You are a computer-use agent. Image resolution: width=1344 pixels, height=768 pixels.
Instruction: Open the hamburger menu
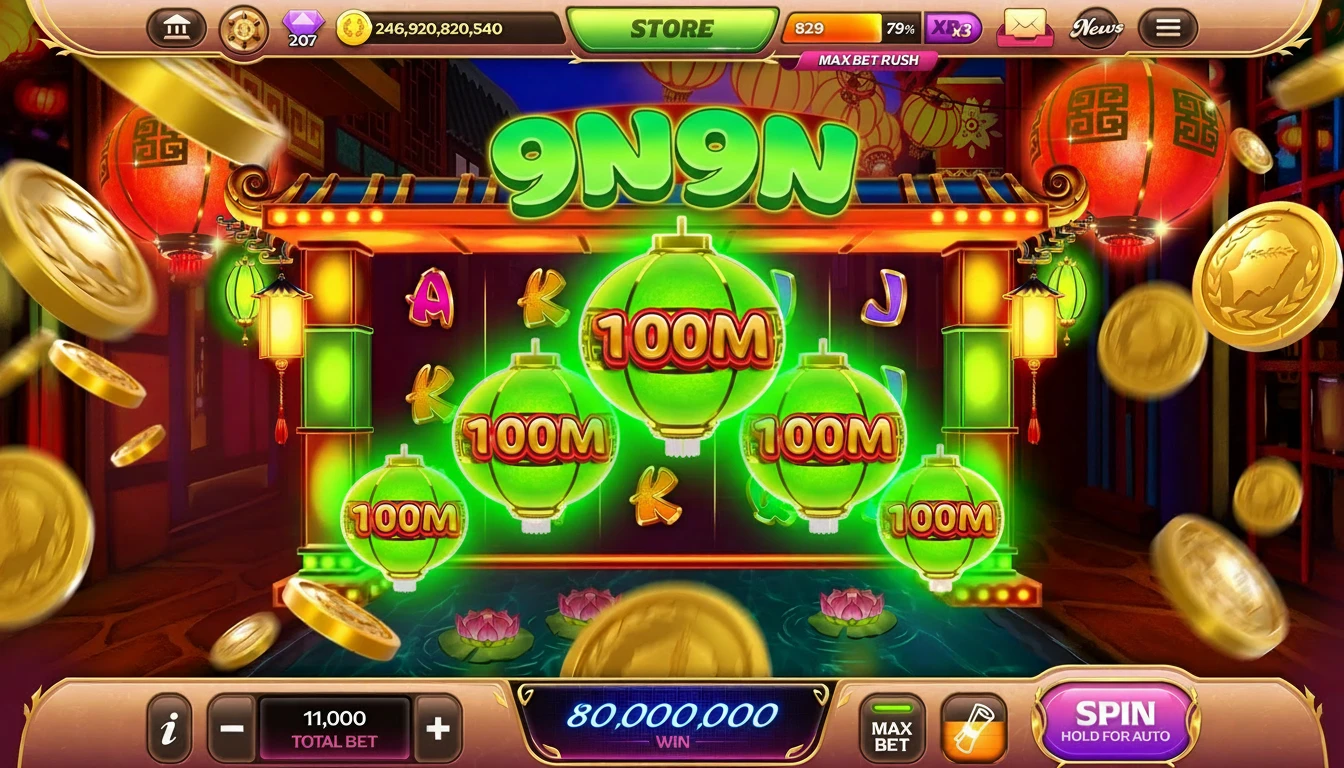tap(1166, 27)
